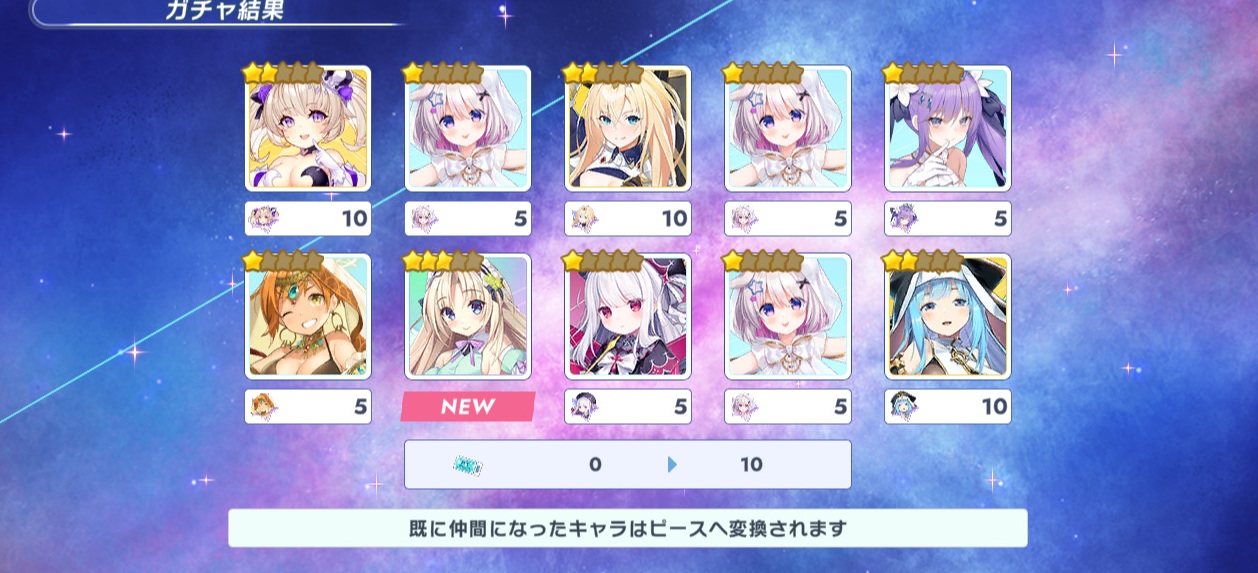Viewport: 1258px width, 573px height.
Task: Open the NEW blonde girl with purple ribbon card
Action: click(x=468, y=317)
